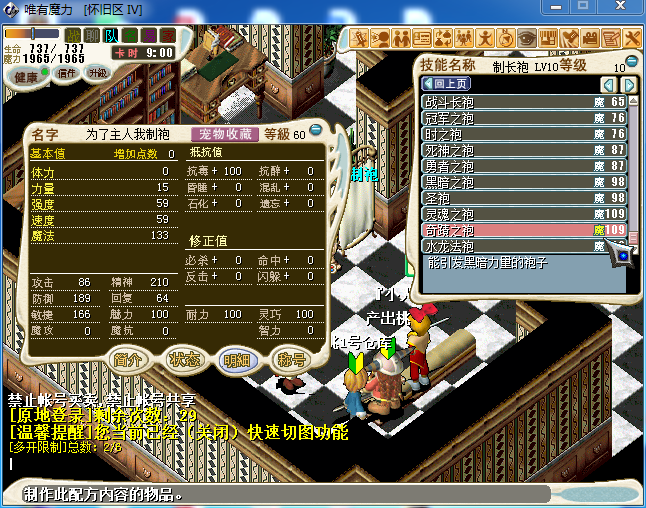This screenshot has height=508, width=646.
Task: Pick the 黑暗之袍 recipe
Action: click(x=520, y=182)
